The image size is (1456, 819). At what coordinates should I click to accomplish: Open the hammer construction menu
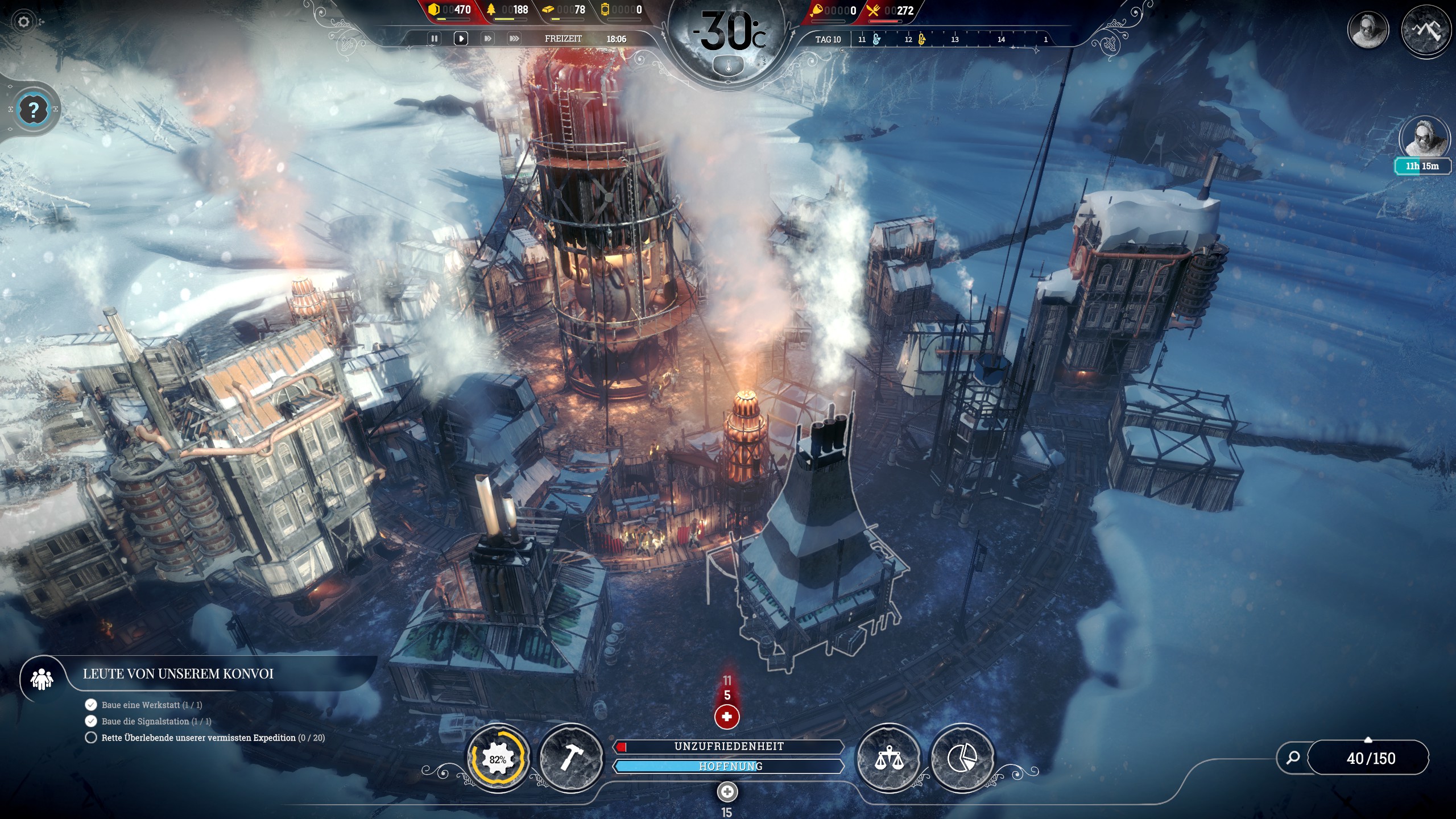(x=570, y=758)
